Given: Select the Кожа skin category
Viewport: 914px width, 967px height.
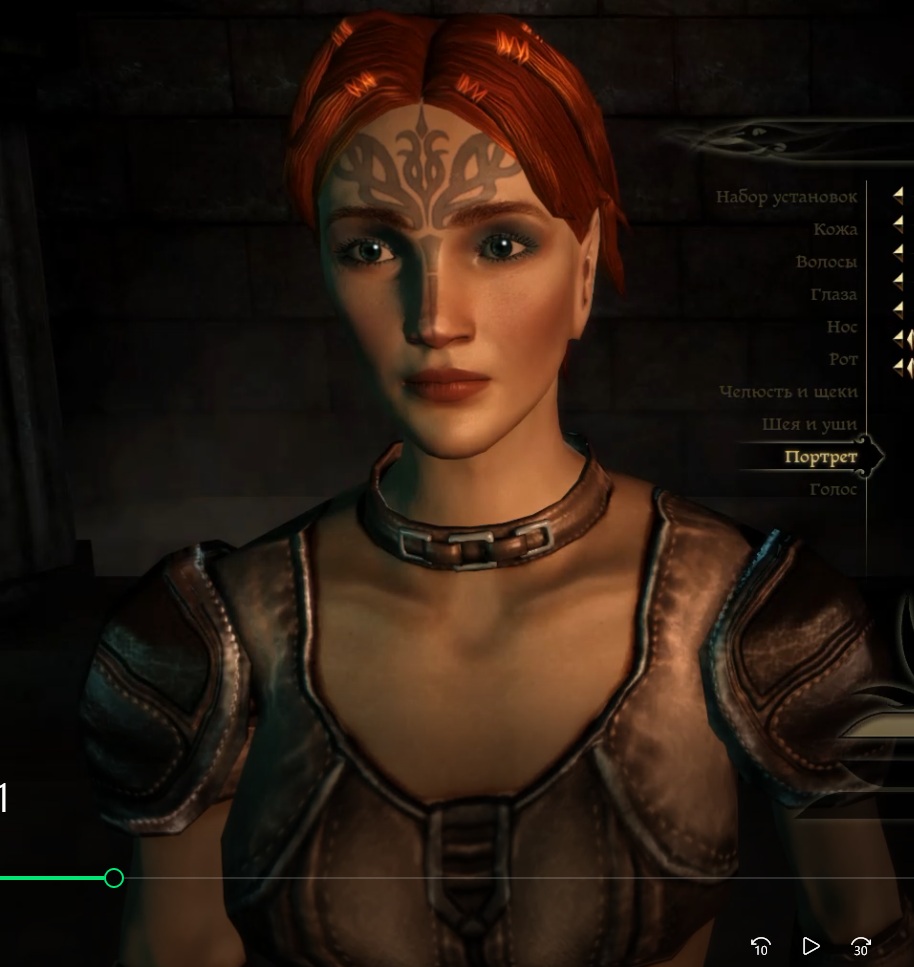Looking at the screenshot, I should (x=835, y=229).
